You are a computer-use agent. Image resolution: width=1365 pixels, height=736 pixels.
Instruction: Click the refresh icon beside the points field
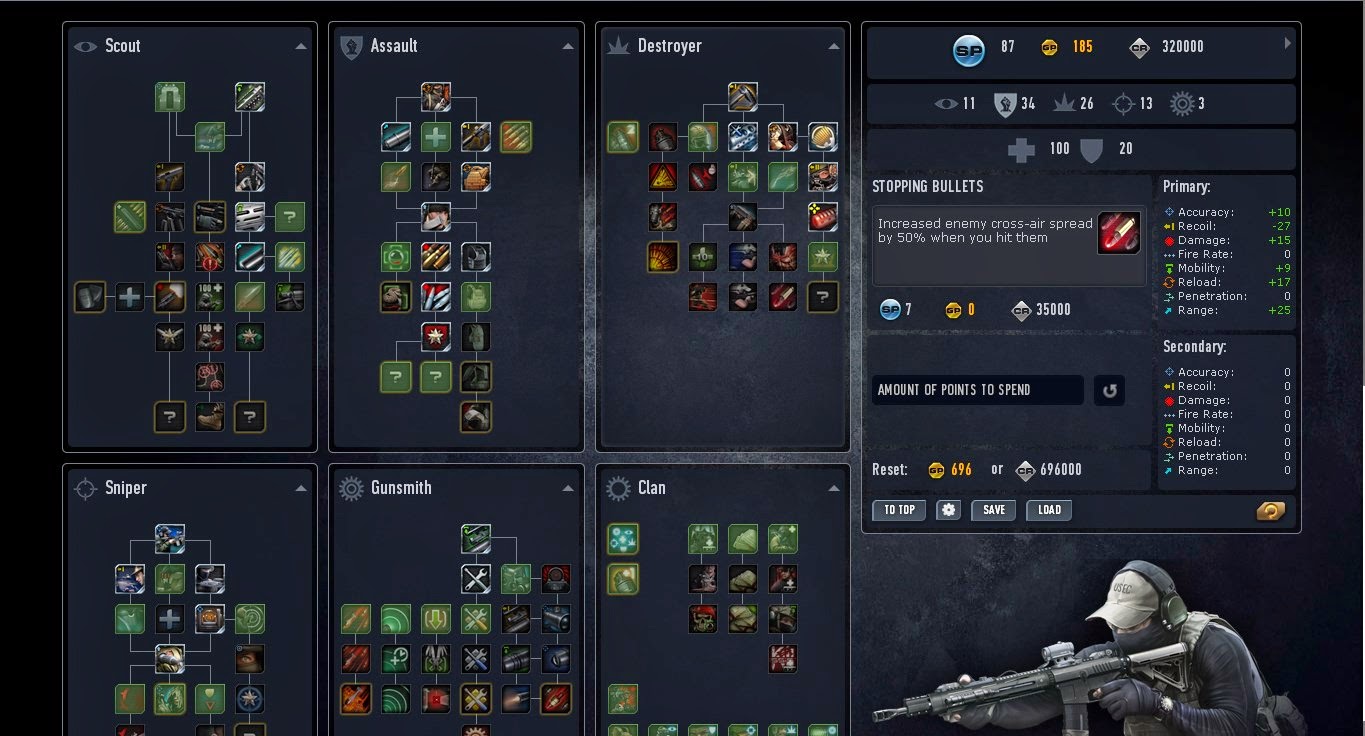1108,390
